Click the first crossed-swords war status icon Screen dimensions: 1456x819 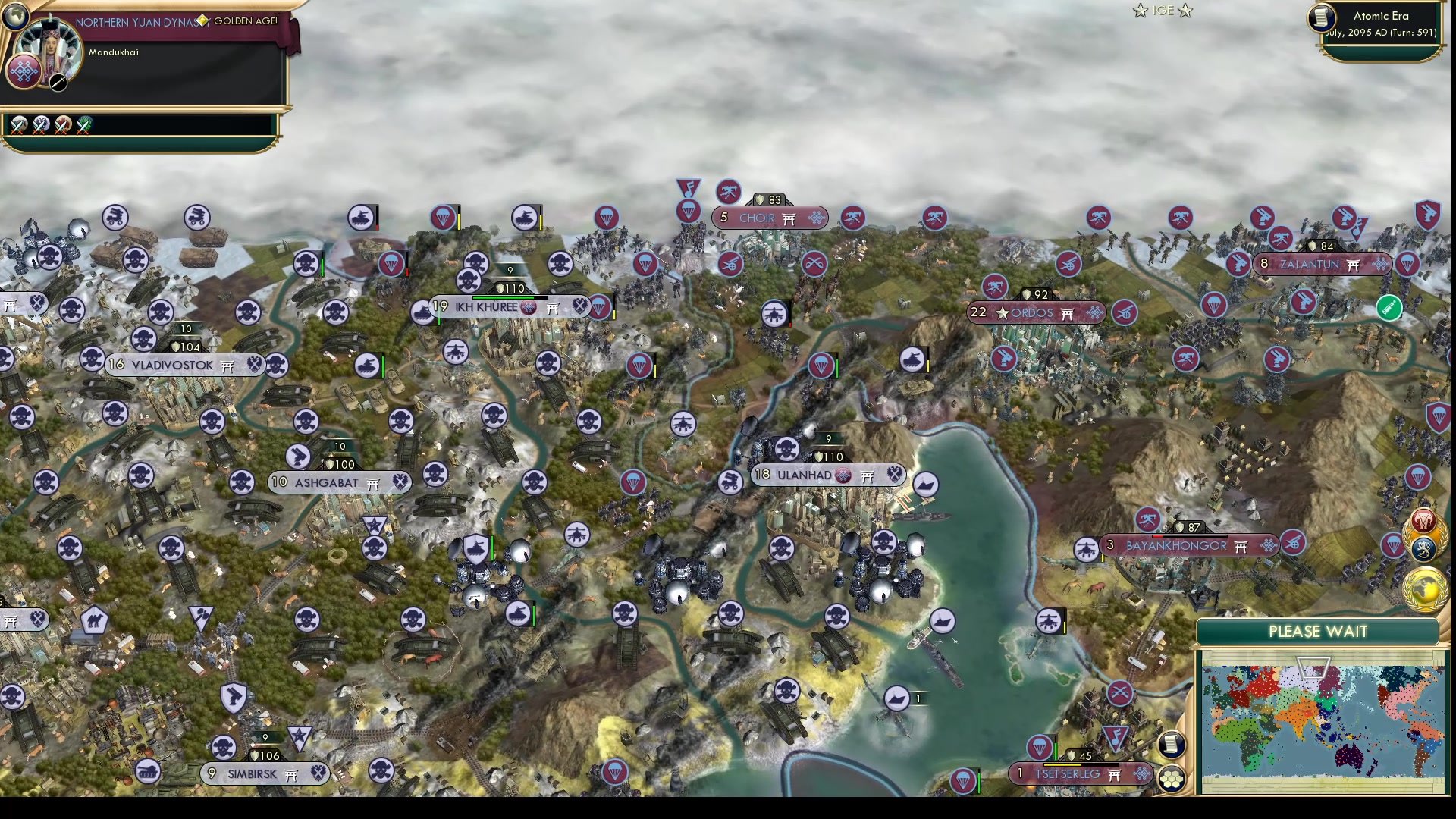coord(18,125)
